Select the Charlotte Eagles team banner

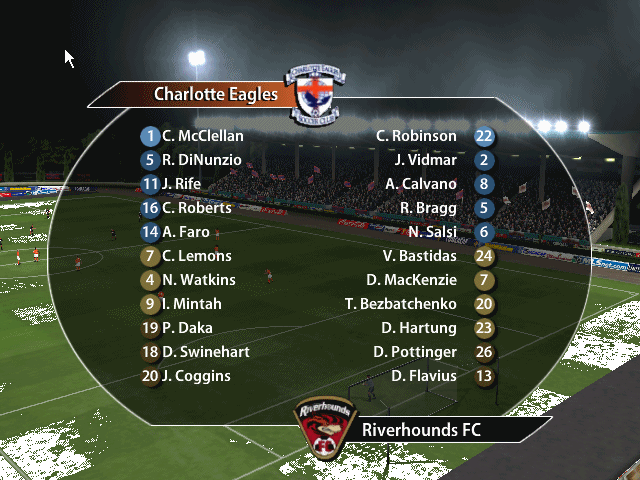click(x=215, y=95)
